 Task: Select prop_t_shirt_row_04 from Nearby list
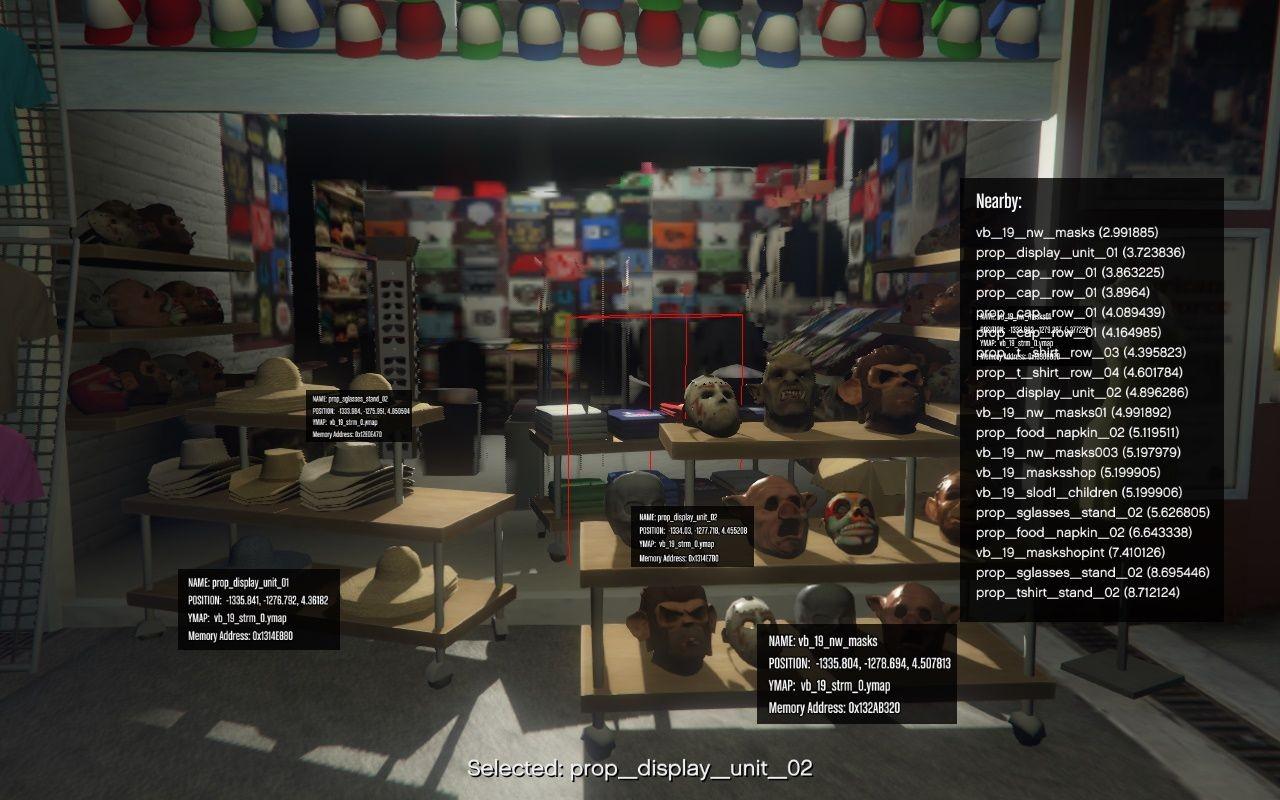pyautogui.click(x=1080, y=372)
